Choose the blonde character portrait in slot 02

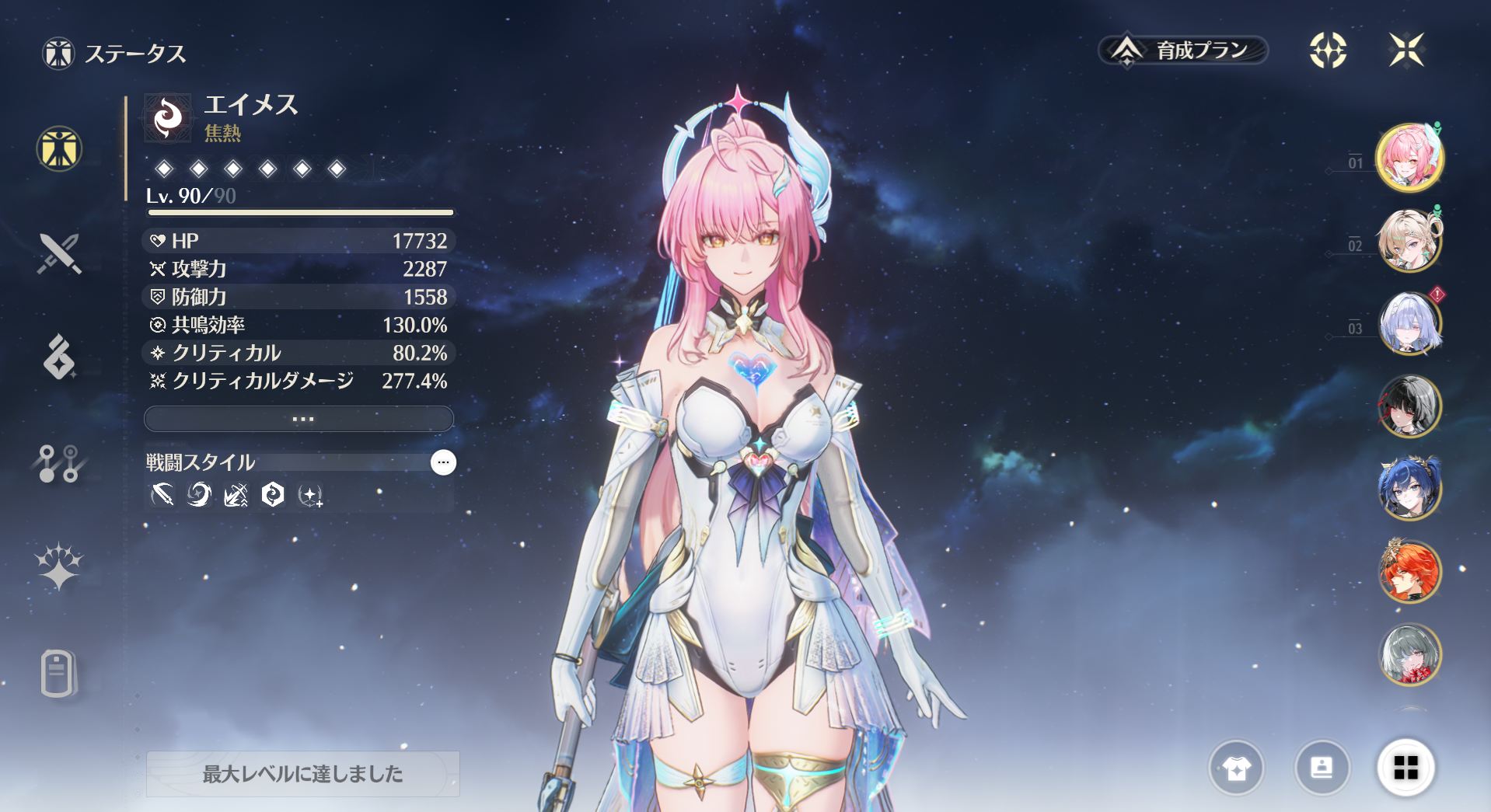[x=1409, y=241]
